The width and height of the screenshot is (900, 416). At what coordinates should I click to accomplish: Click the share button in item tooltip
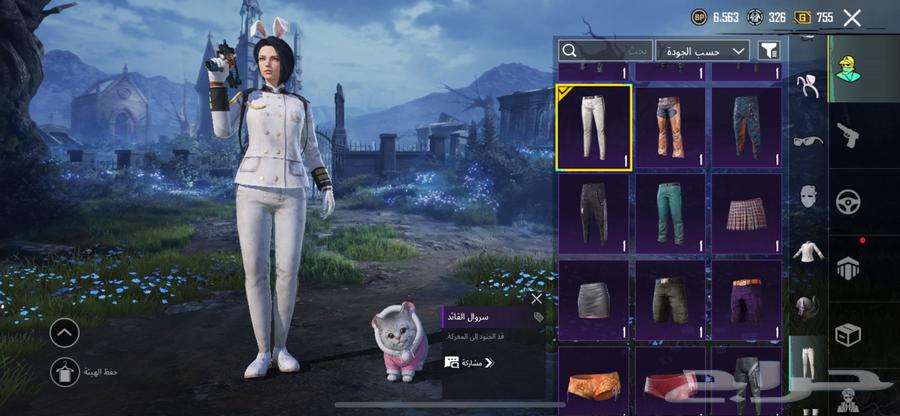tap(470, 362)
